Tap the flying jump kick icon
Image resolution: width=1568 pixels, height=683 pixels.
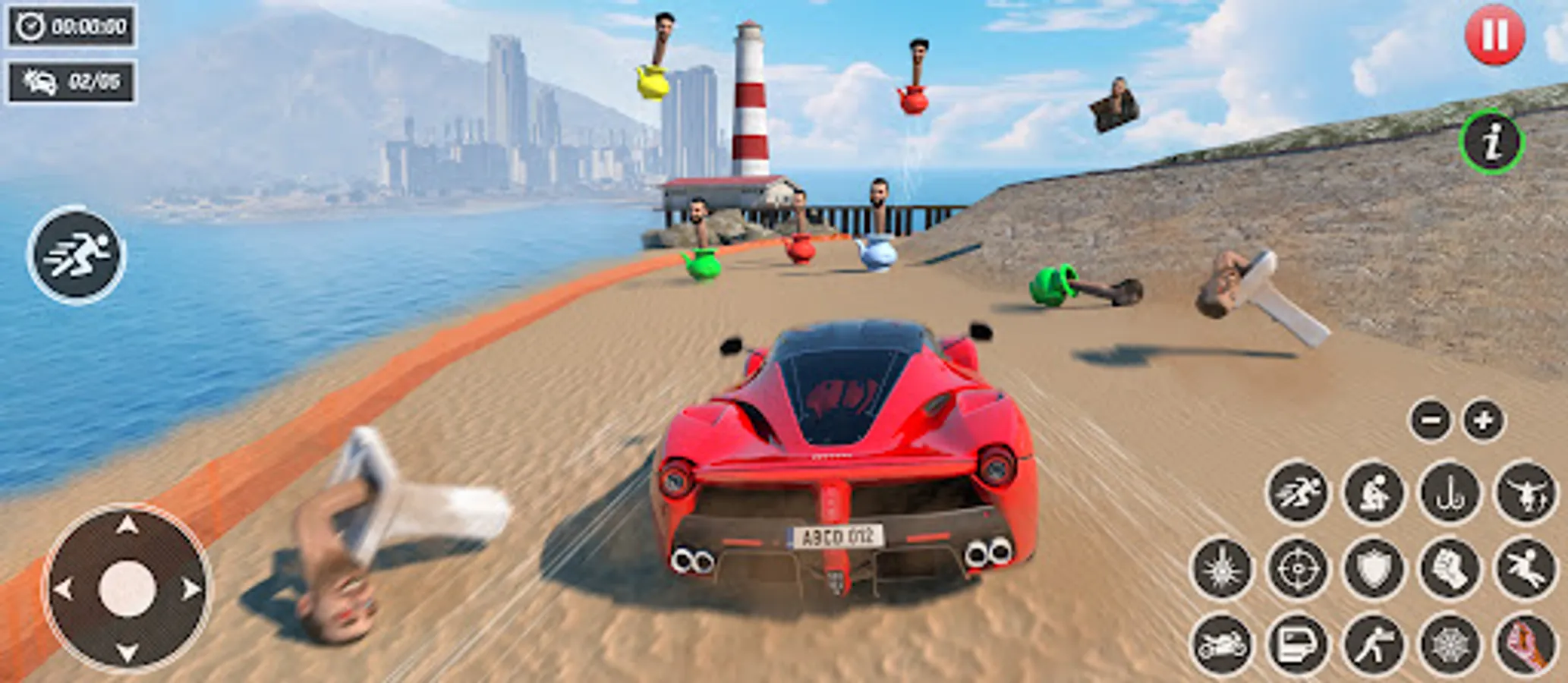click(x=1526, y=568)
